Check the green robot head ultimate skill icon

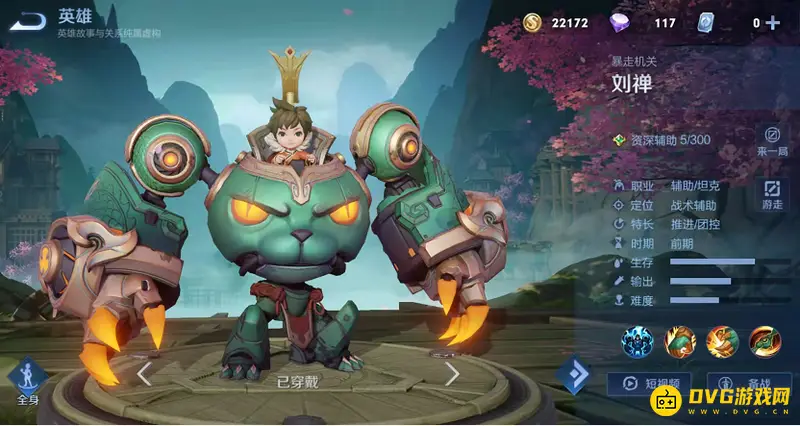tap(766, 342)
